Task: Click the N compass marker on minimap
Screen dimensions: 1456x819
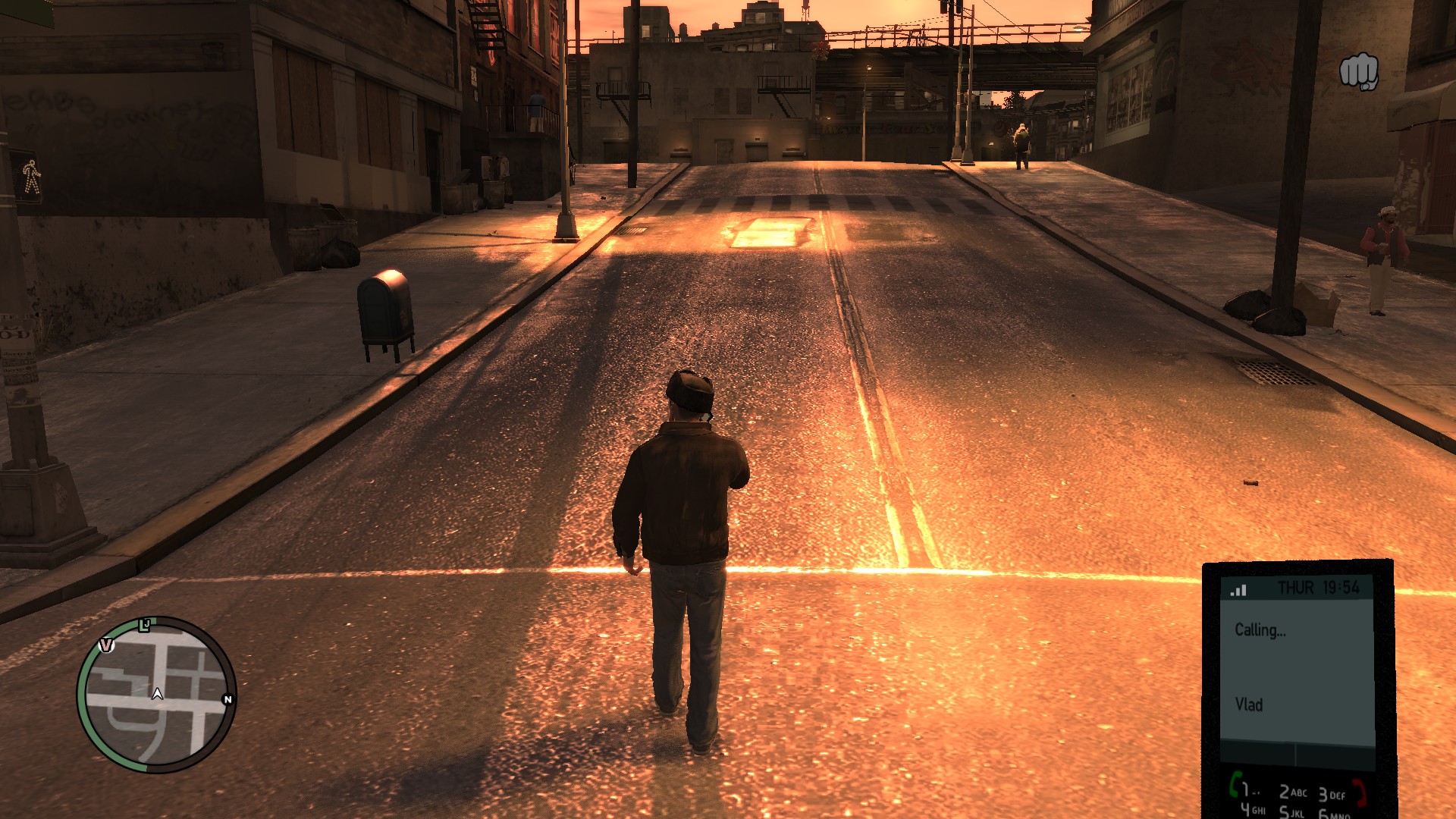Action: (x=227, y=699)
